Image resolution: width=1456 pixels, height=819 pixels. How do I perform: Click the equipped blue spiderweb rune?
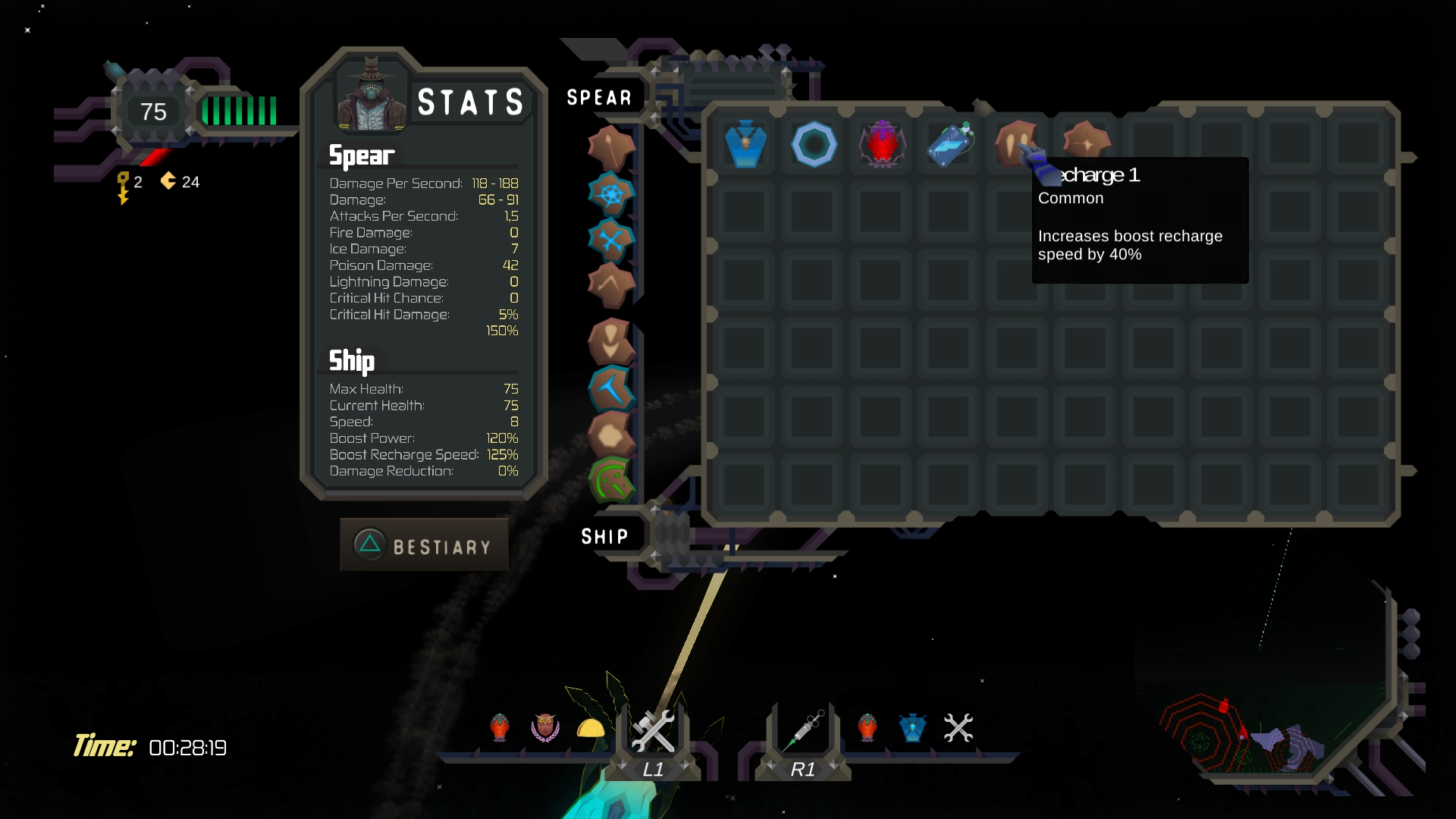click(x=610, y=194)
